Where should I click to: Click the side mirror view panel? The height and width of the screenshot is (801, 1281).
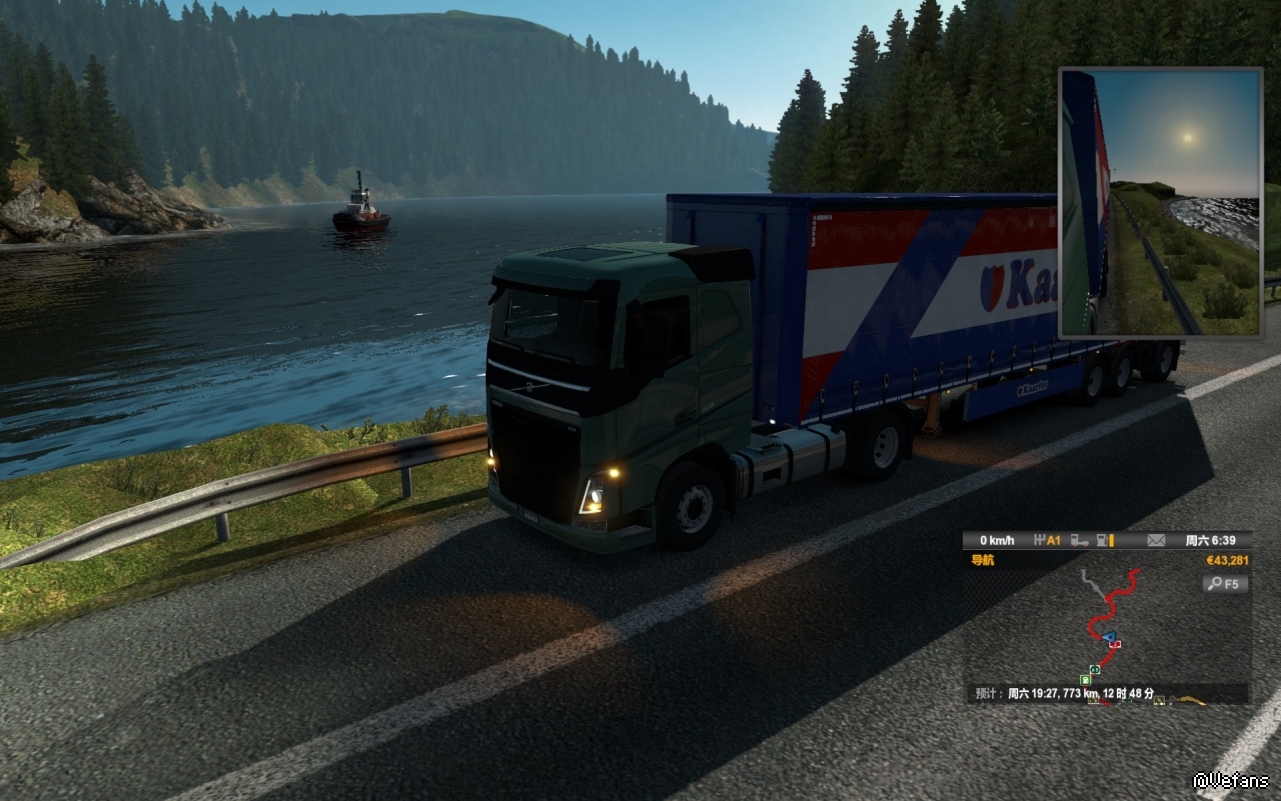tap(1160, 202)
